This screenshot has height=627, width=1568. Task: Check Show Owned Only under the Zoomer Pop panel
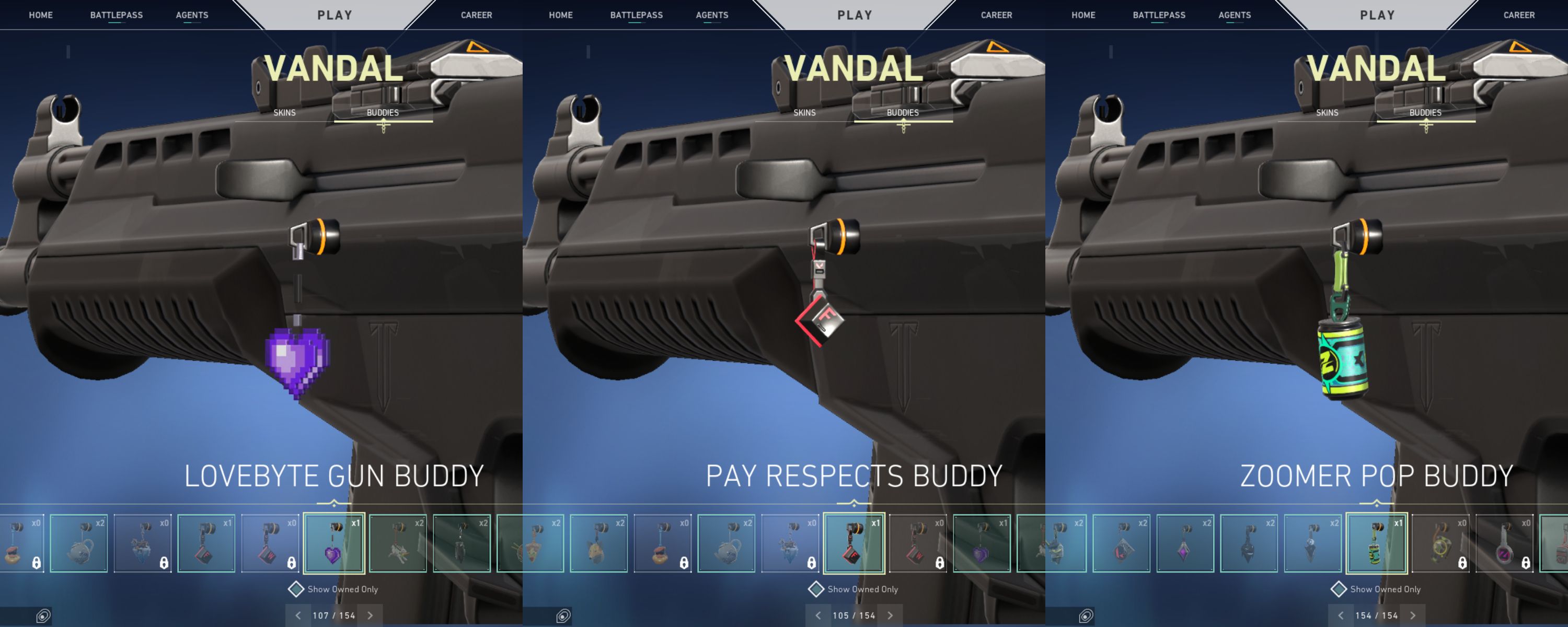pyautogui.click(x=1340, y=589)
